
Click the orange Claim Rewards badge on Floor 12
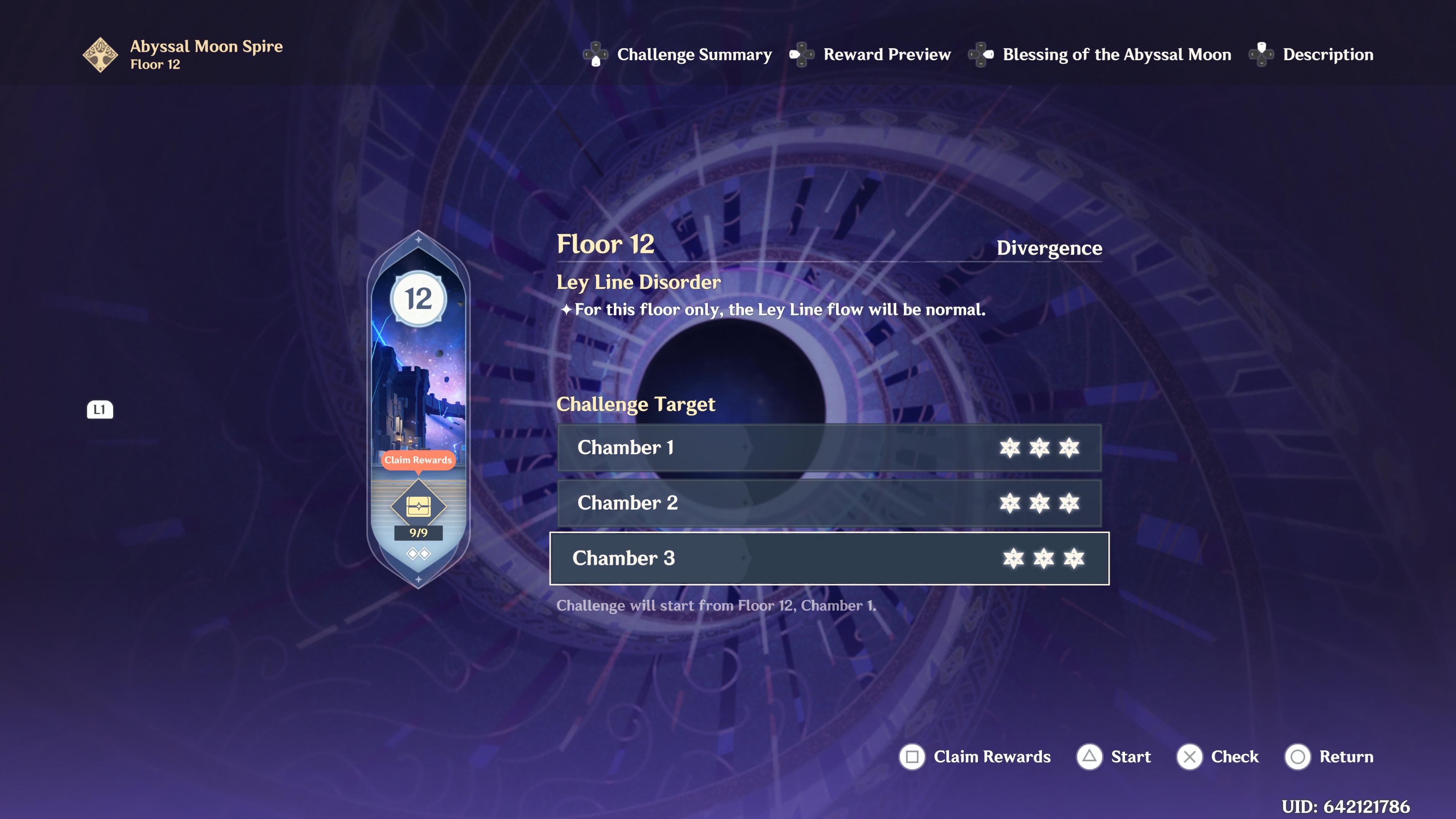(417, 460)
